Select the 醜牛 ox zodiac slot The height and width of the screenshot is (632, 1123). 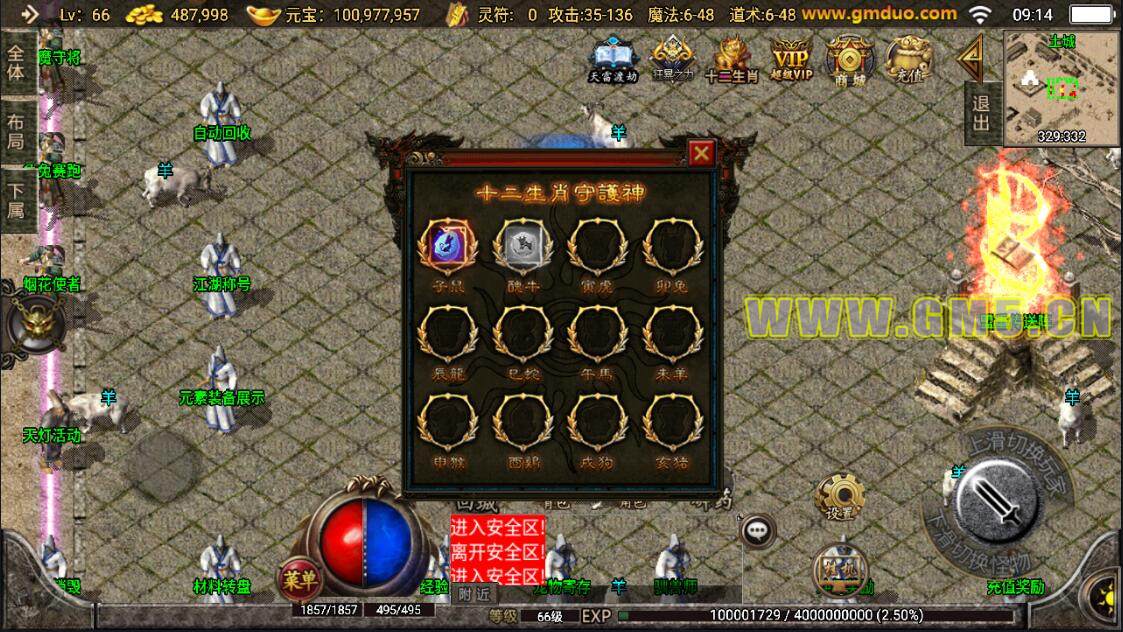[x=517, y=246]
